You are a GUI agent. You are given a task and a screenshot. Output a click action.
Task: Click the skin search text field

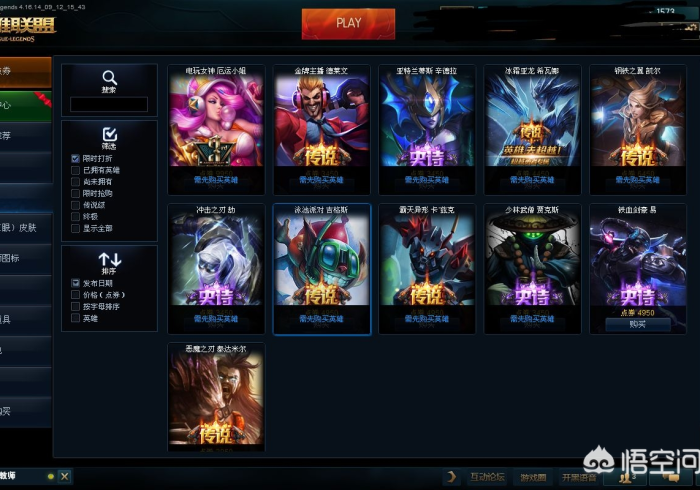(109, 104)
